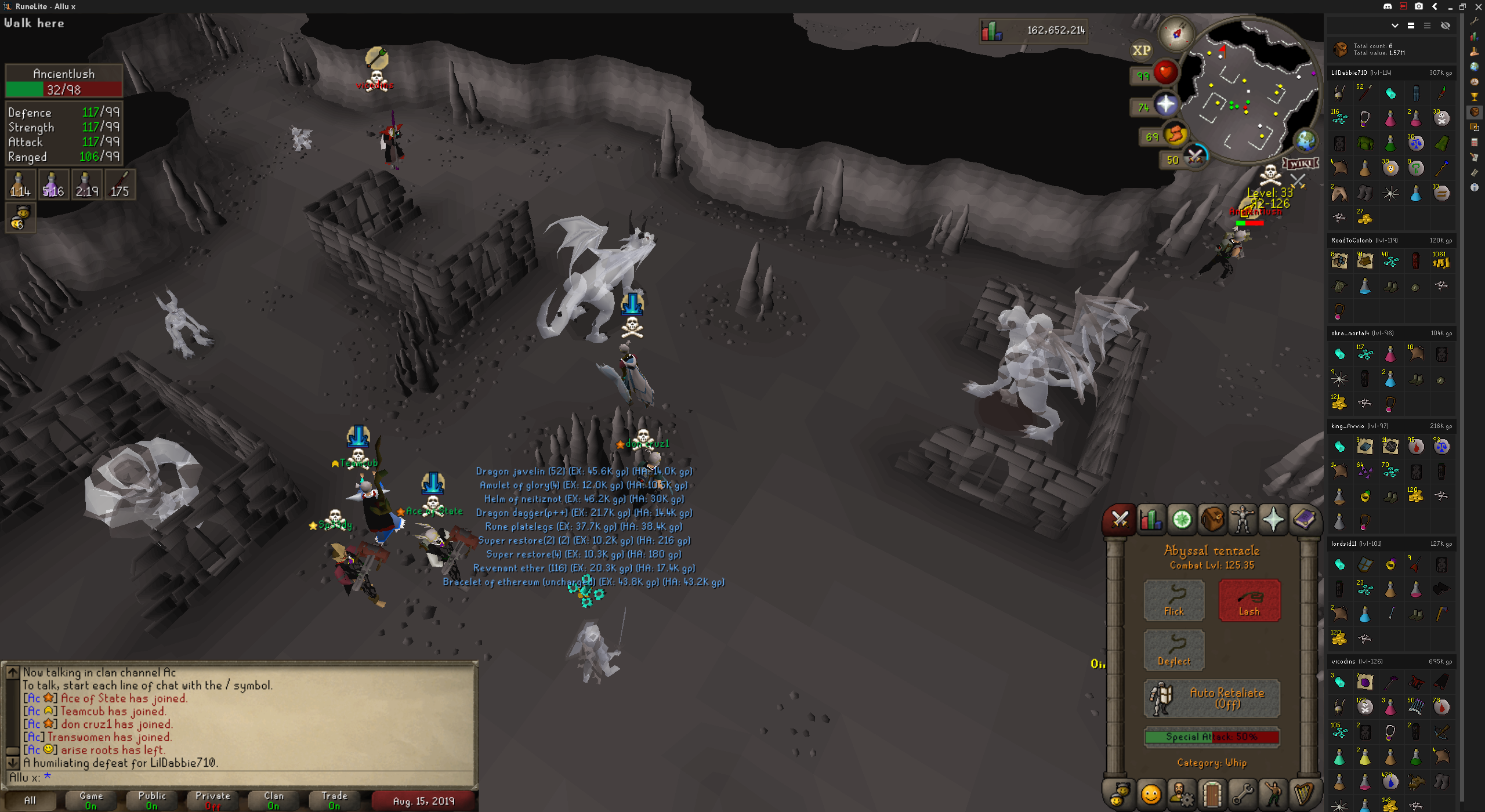Screen dimensions: 1485x812
Task: Click the compass to face north
Action: pos(1176,34)
